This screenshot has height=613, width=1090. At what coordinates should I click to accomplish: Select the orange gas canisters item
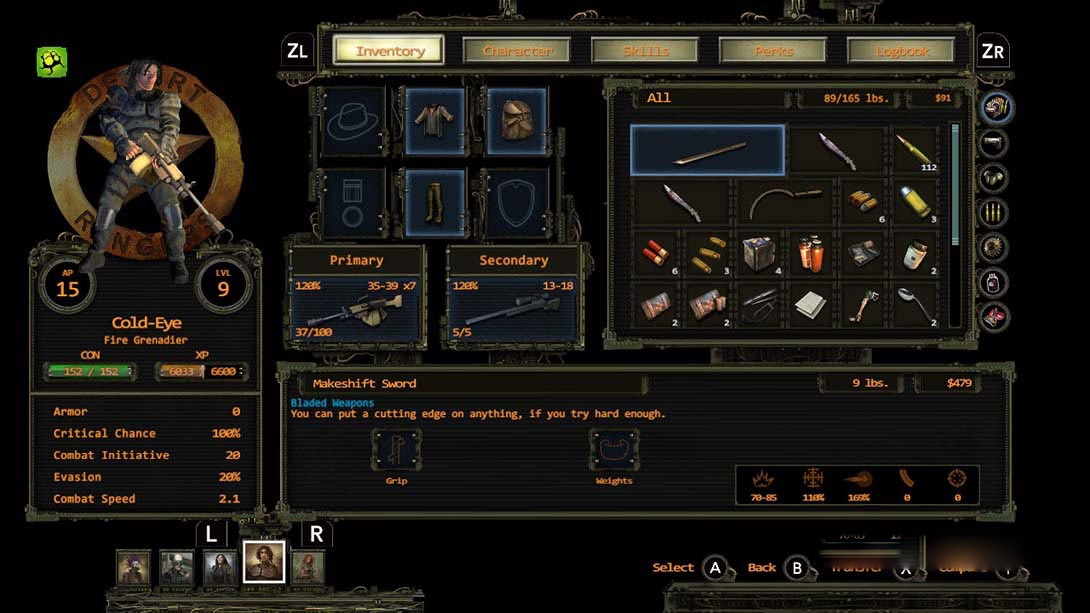point(811,254)
